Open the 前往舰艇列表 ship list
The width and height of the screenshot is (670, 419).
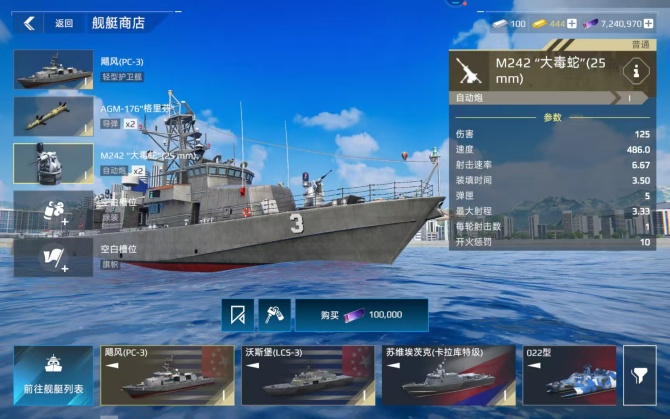coord(53,375)
